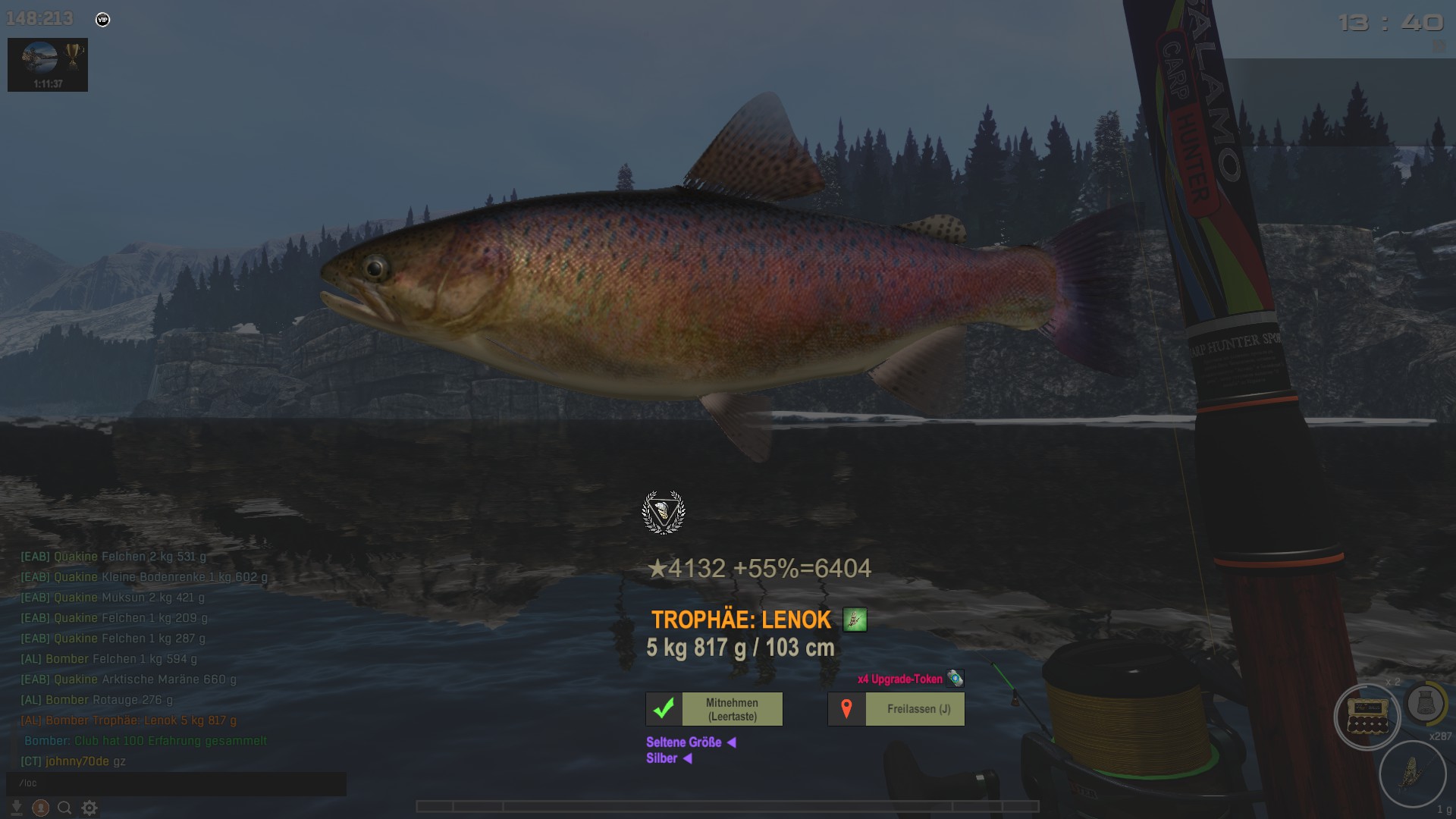This screenshot has height=819, width=1456.
Task: Click the trophy laurel badge emblem
Action: 664,513
